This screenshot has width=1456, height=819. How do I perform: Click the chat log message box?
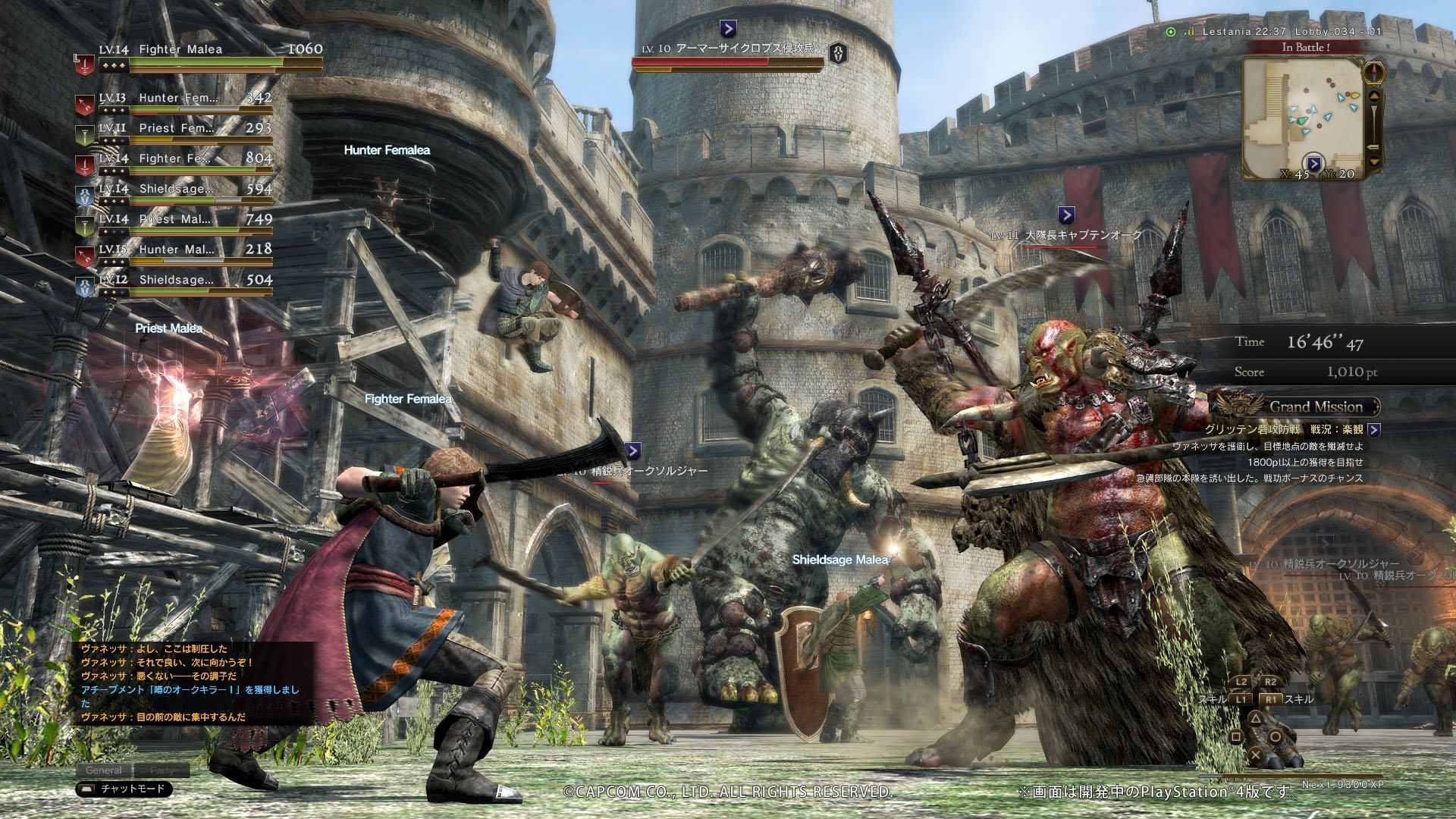point(193,682)
